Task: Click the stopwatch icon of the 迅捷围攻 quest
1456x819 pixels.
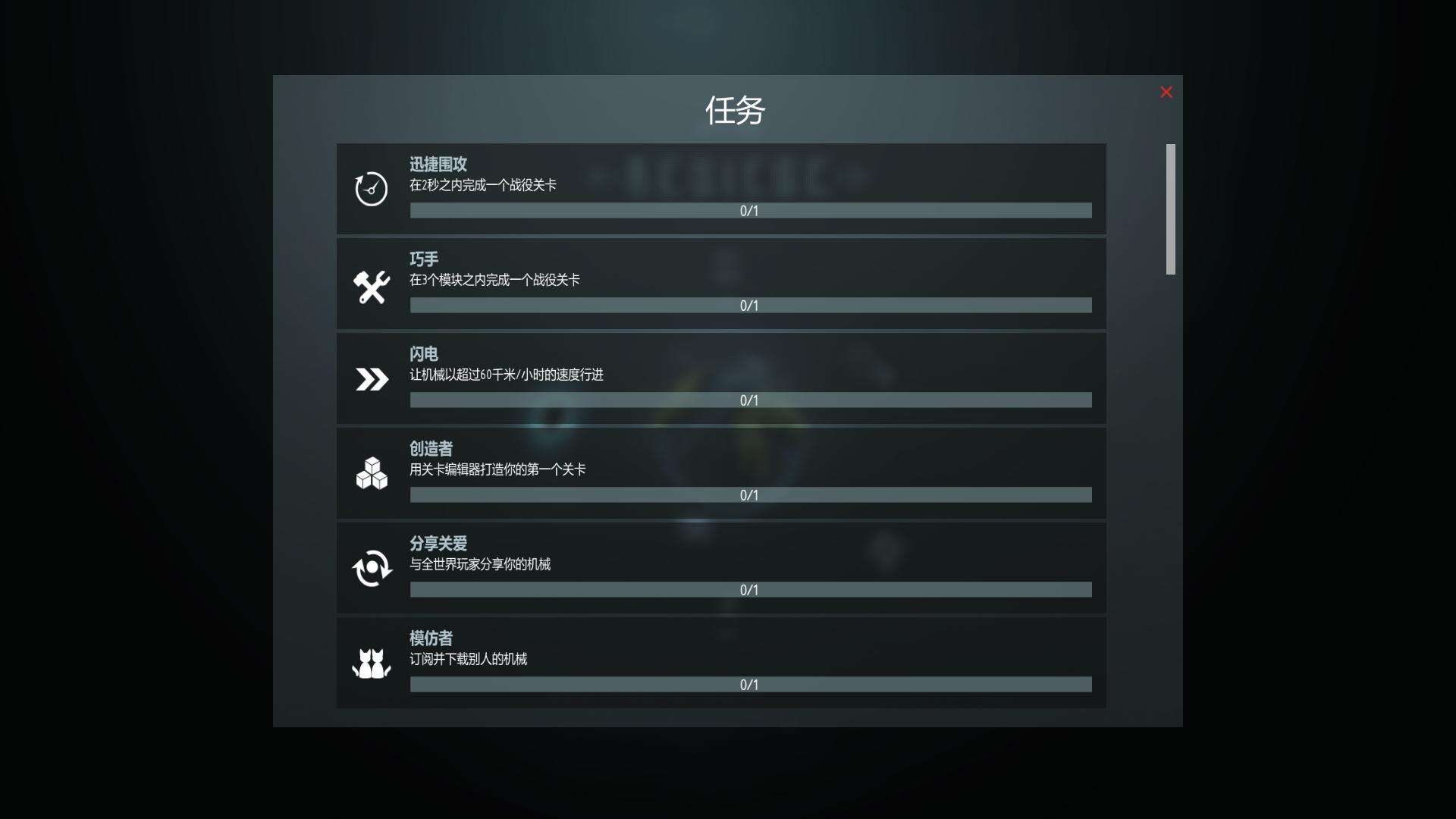Action: tap(371, 187)
